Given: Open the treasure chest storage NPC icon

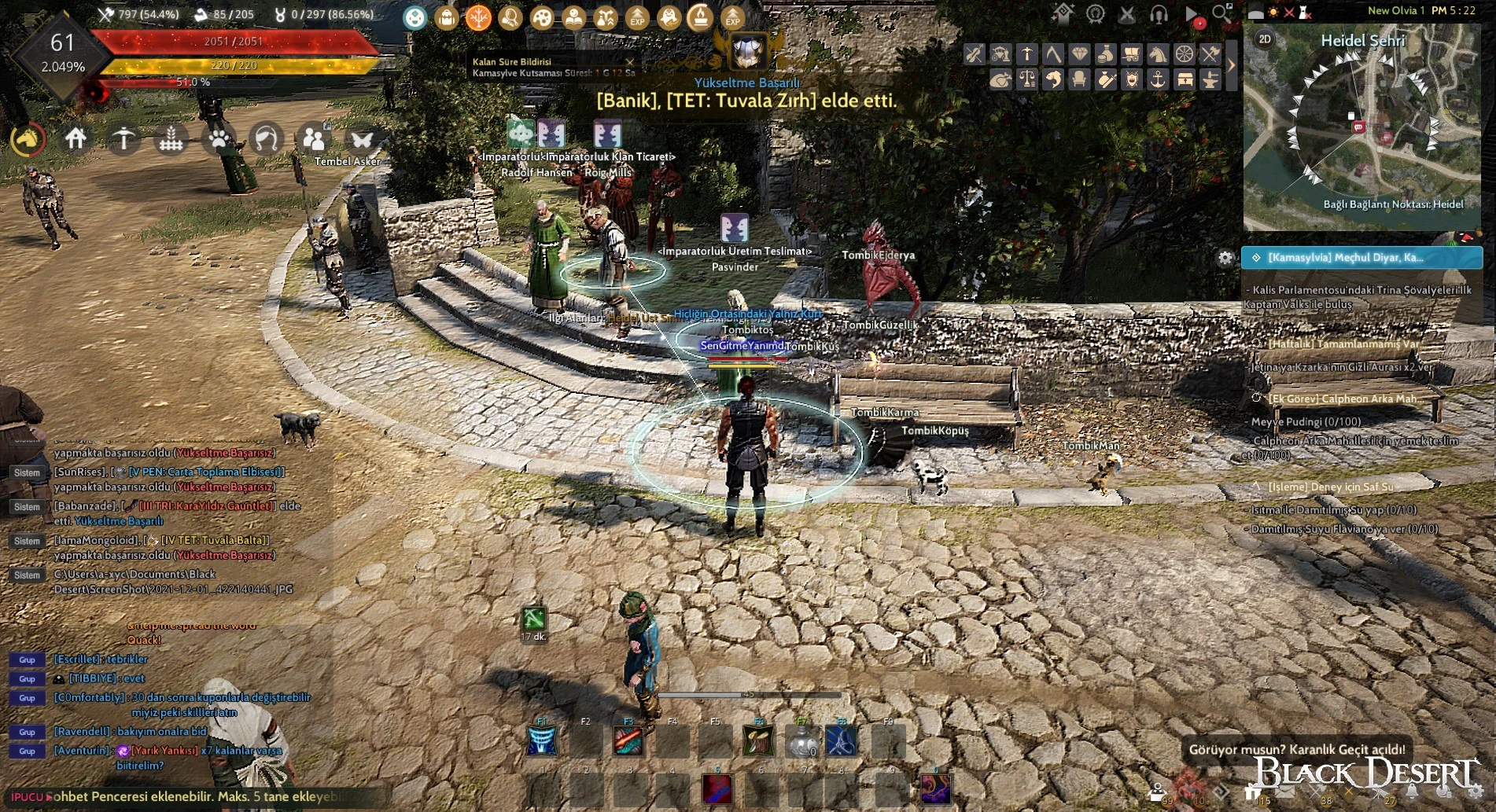Looking at the screenshot, I should pos(1185,79).
